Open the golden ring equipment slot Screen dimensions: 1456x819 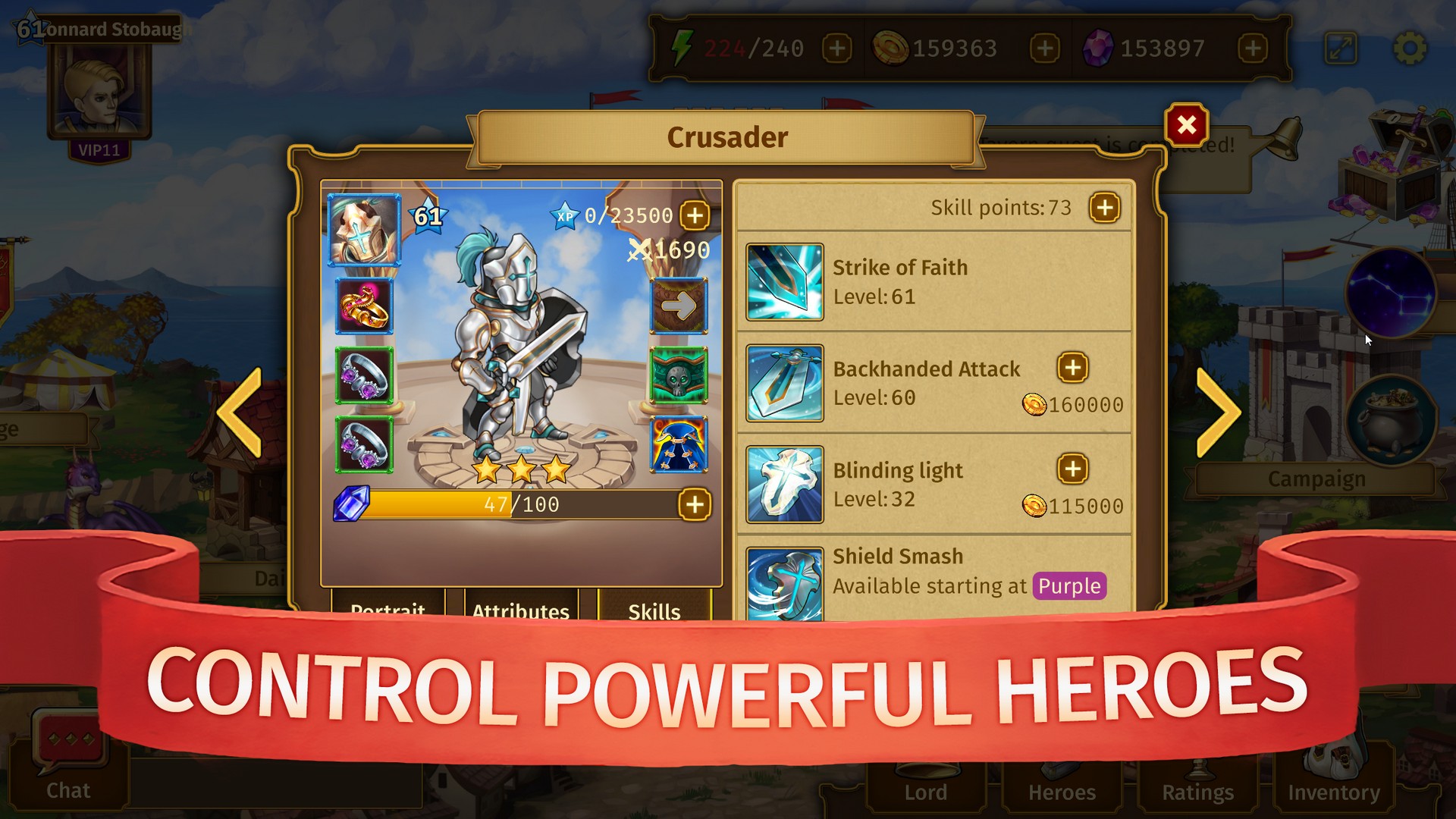(x=366, y=307)
